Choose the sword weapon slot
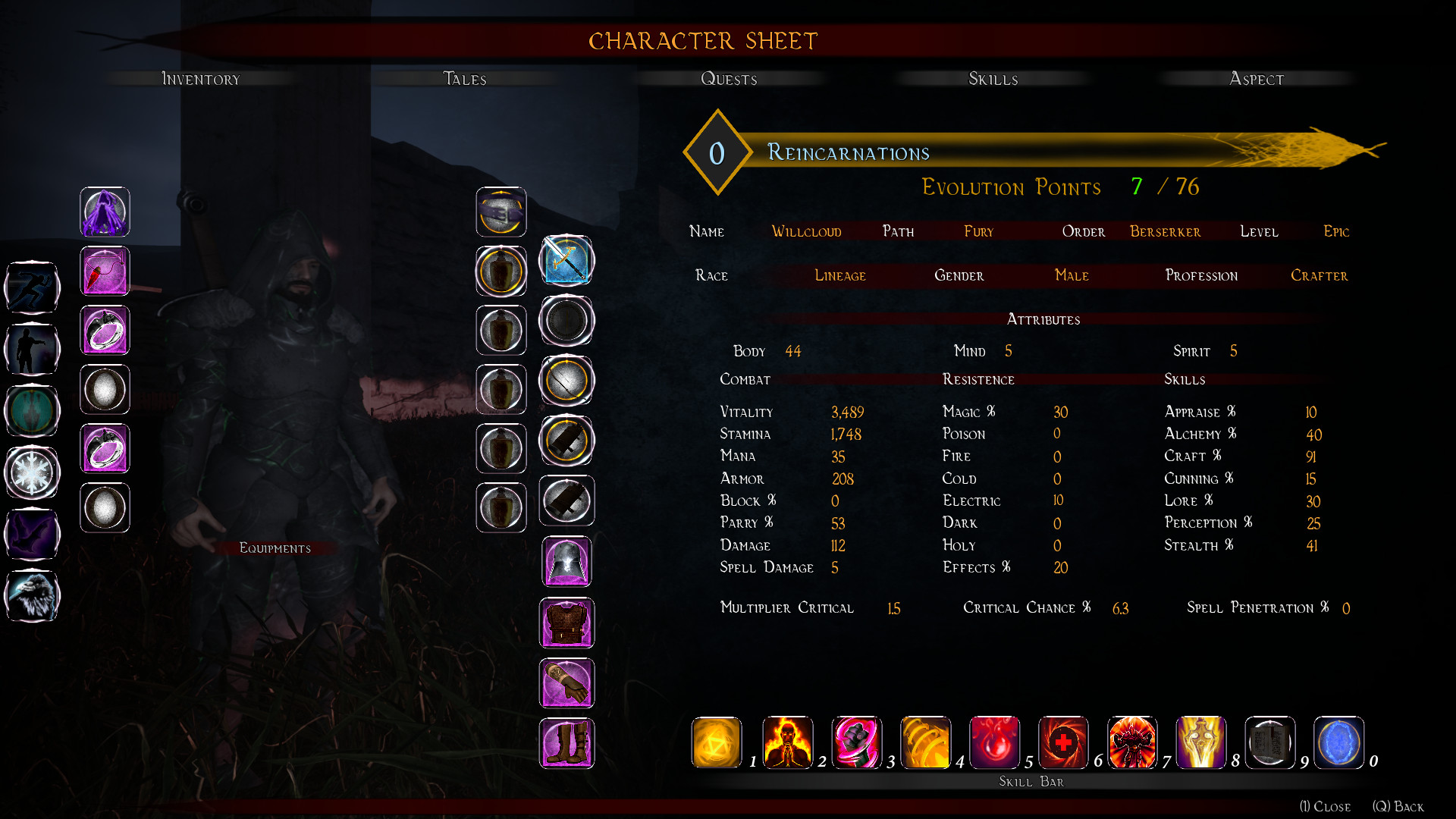This screenshot has height=819, width=1456. tap(566, 261)
